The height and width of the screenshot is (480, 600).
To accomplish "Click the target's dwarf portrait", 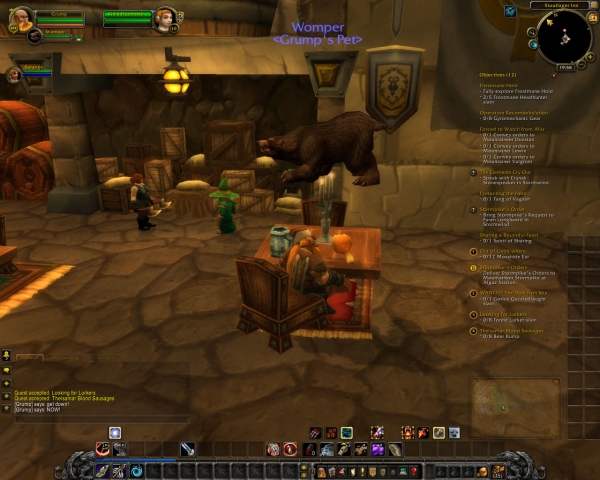I will [x=165, y=19].
